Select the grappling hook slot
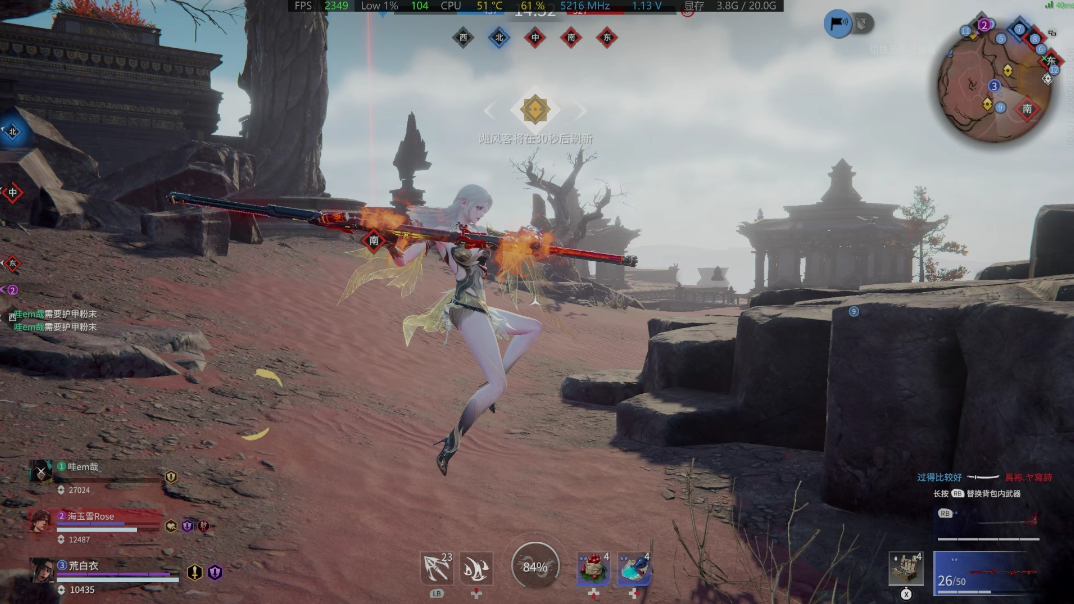The height and width of the screenshot is (604, 1074). pyautogui.click(x=436, y=569)
